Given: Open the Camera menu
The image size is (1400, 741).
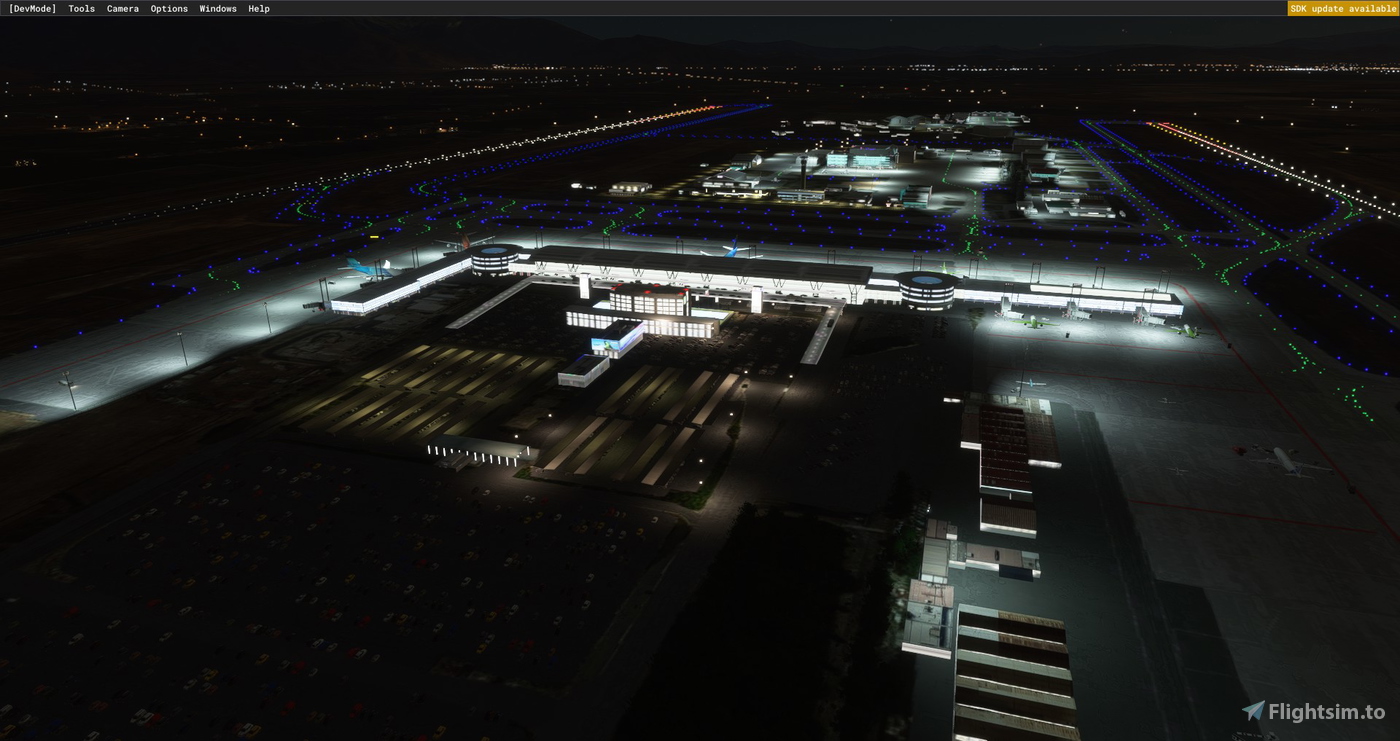Looking at the screenshot, I should coord(122,8).
